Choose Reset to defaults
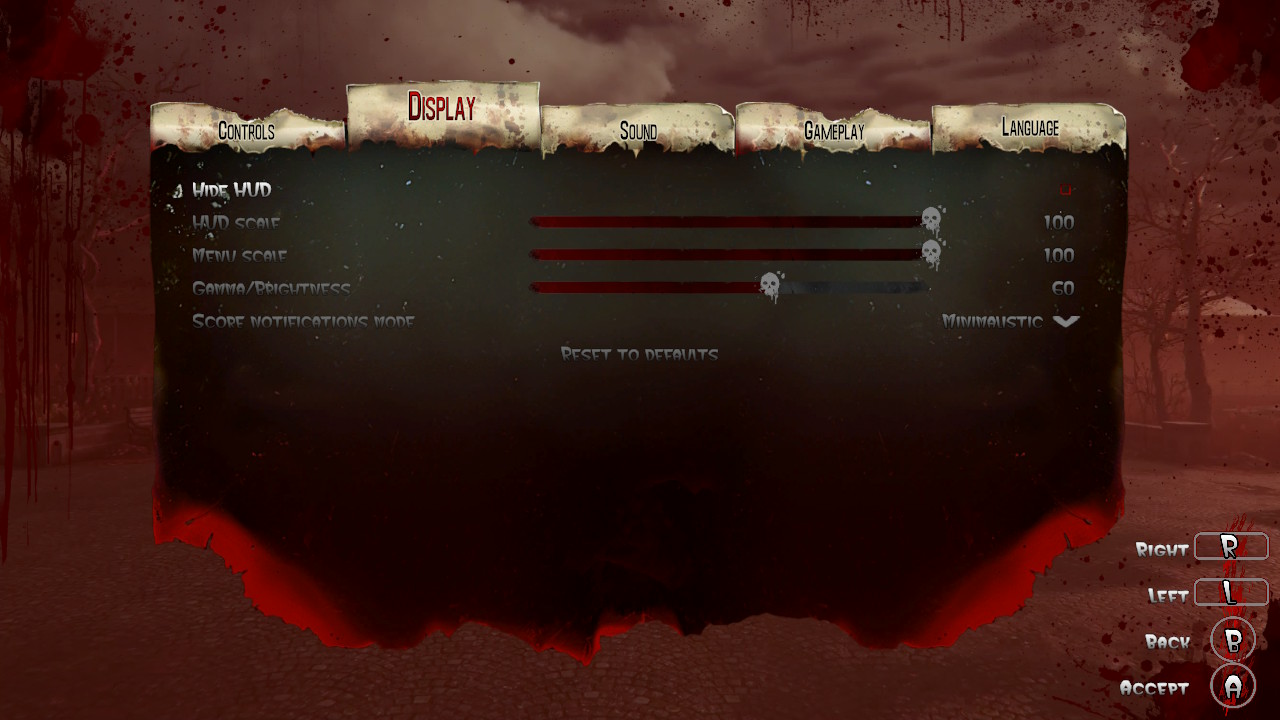This screenshot has width=1280, height=720. click(x=639, y=355)
